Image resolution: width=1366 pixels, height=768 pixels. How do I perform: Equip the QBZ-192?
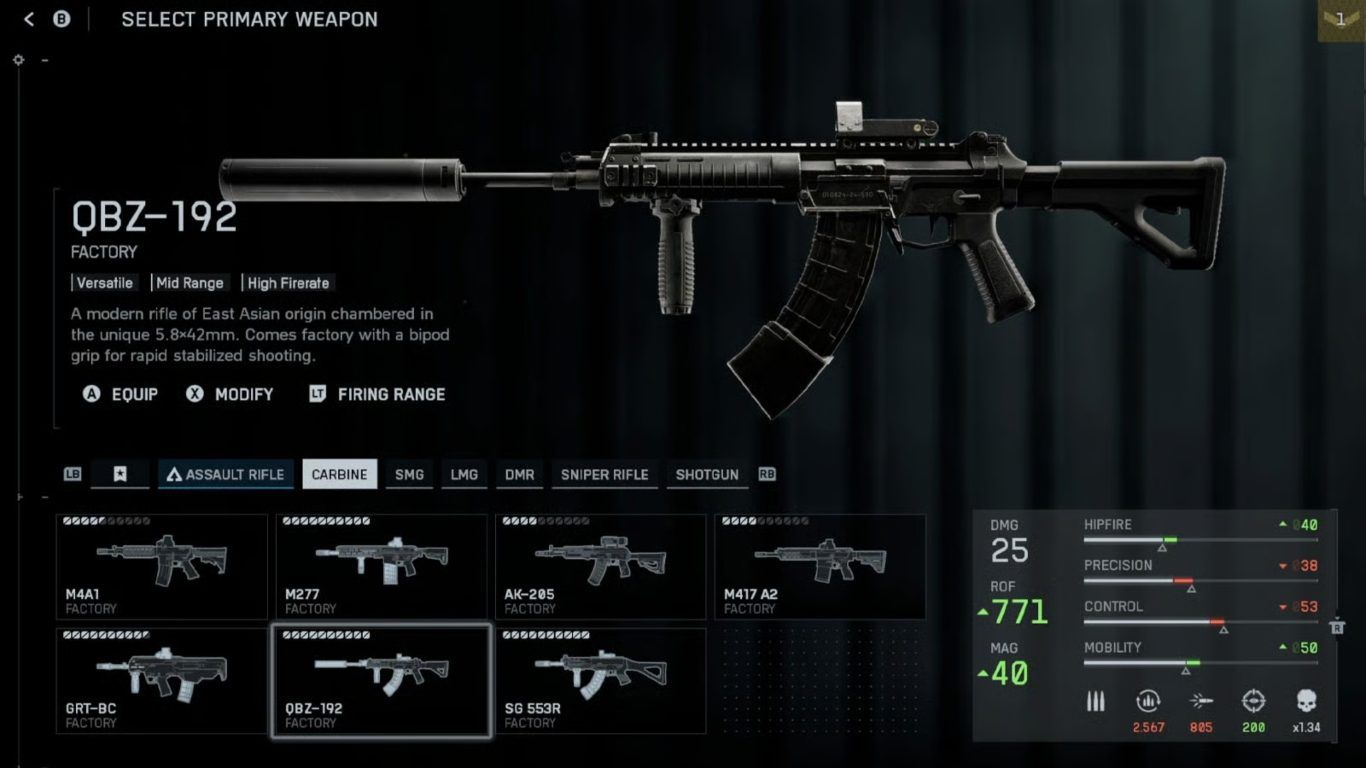coord(121,394)
